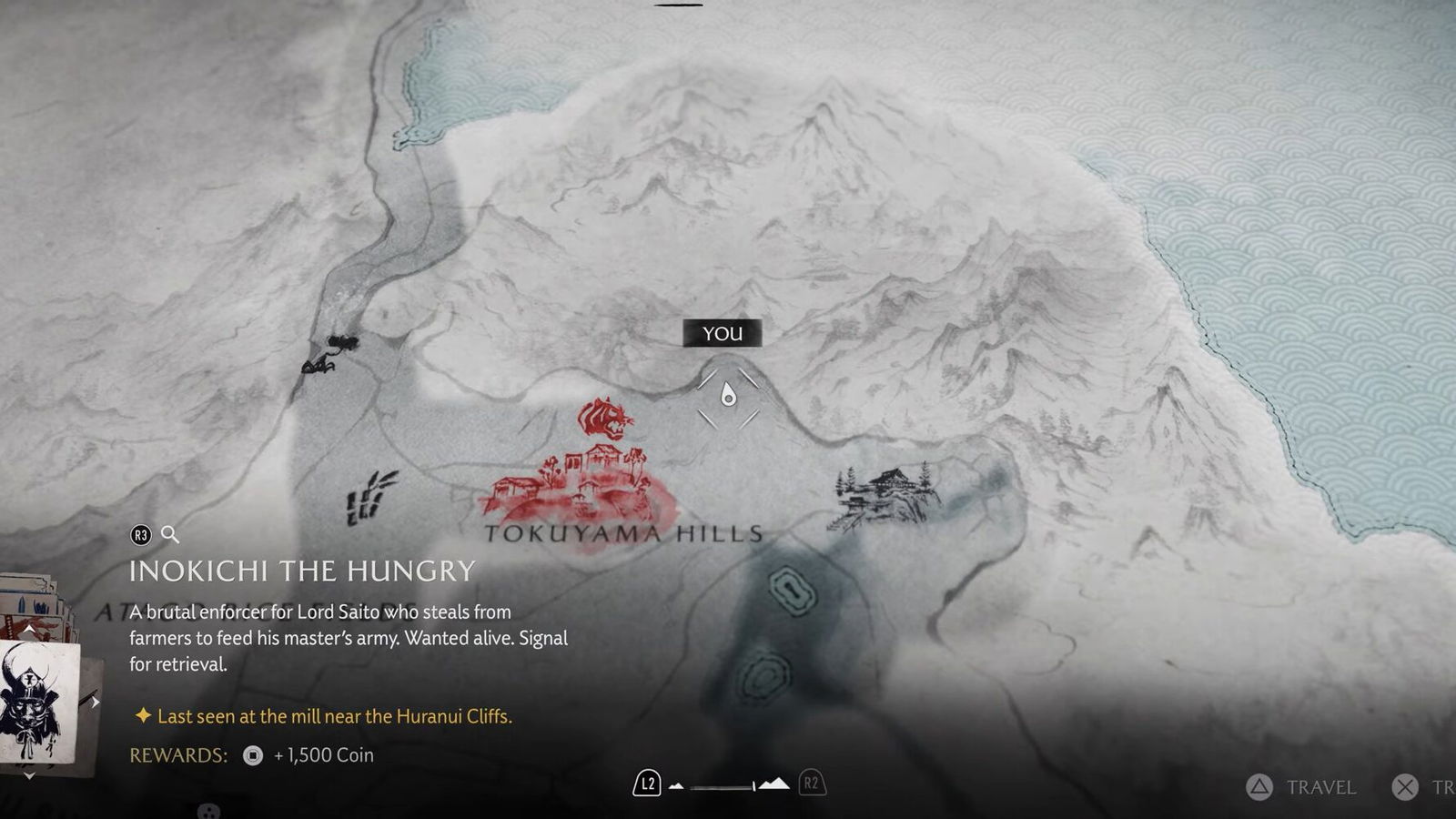Zoom out using the small mountain icon
The height and width of the screenshot is (819, 1456).
pyautogui.click(x=676, y=785)
